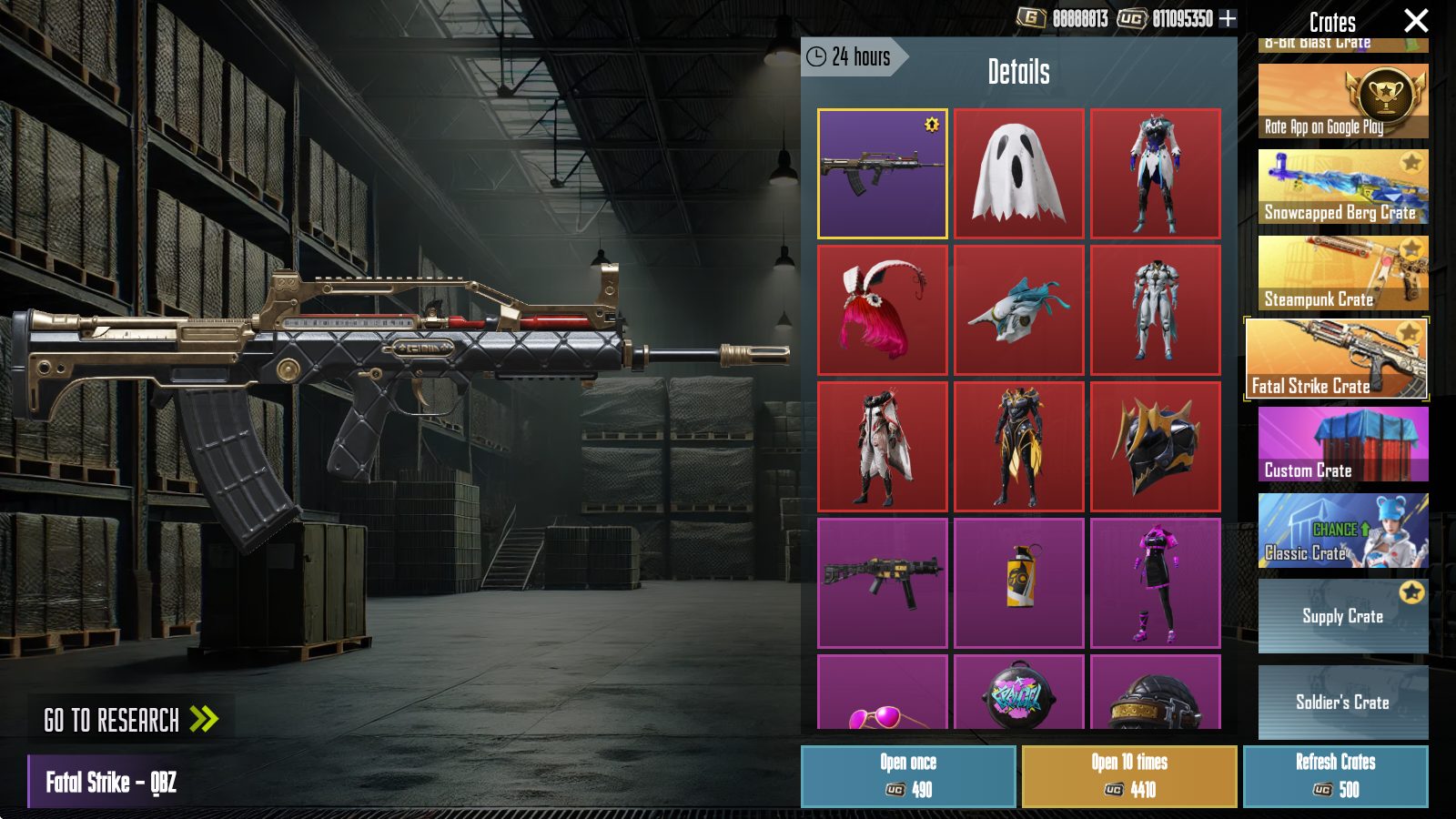
Task: Select the Fatal Strike Crate
Action: click(x=1336, y=359)
